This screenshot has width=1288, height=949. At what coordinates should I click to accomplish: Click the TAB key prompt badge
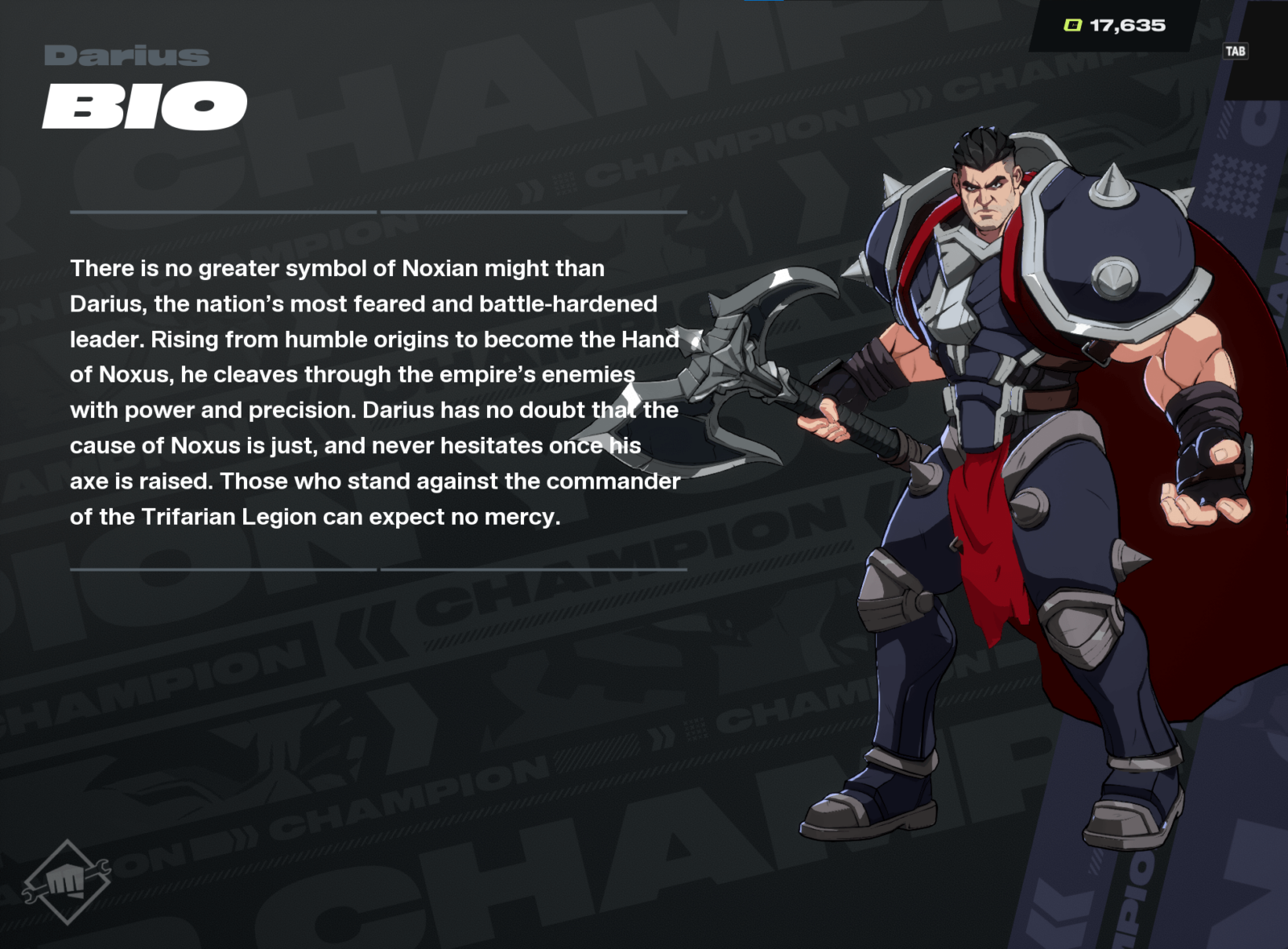tap(1235, 50)
